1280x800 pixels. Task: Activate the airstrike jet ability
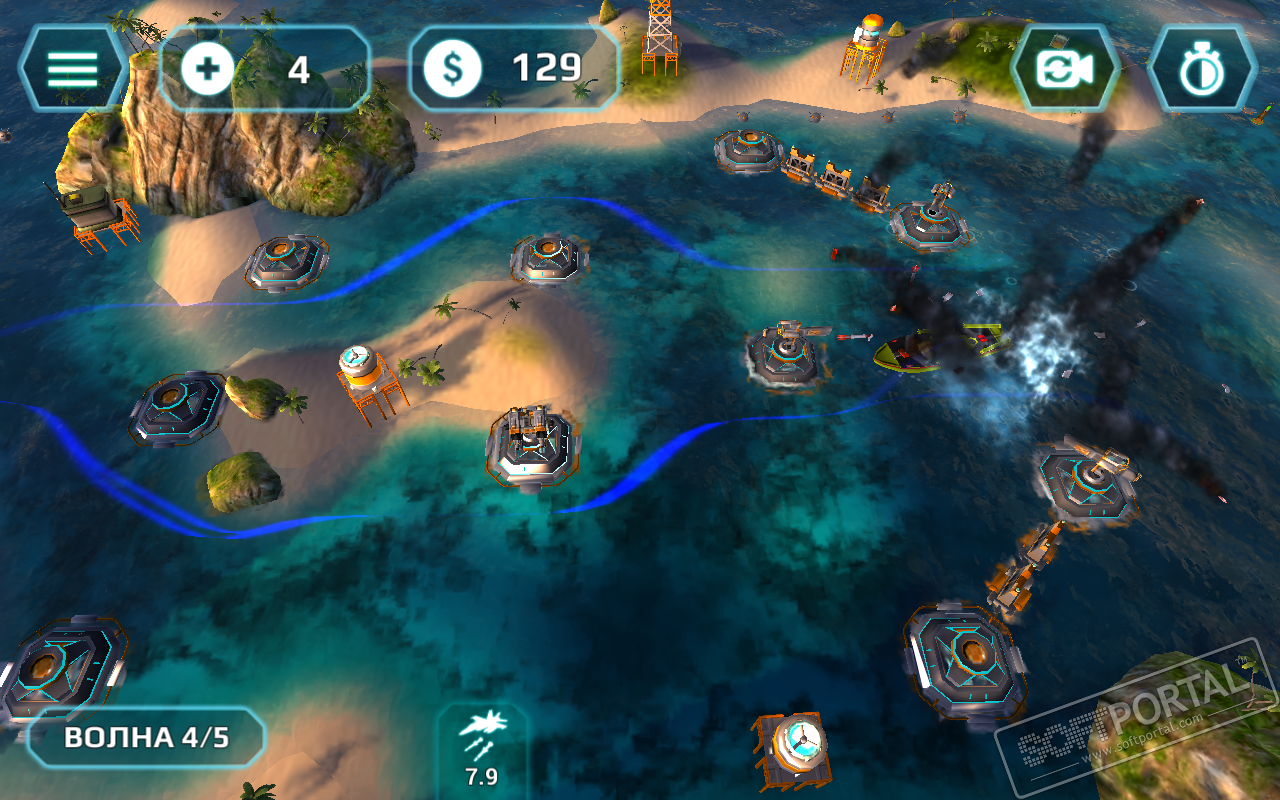[x=482, y=745]
